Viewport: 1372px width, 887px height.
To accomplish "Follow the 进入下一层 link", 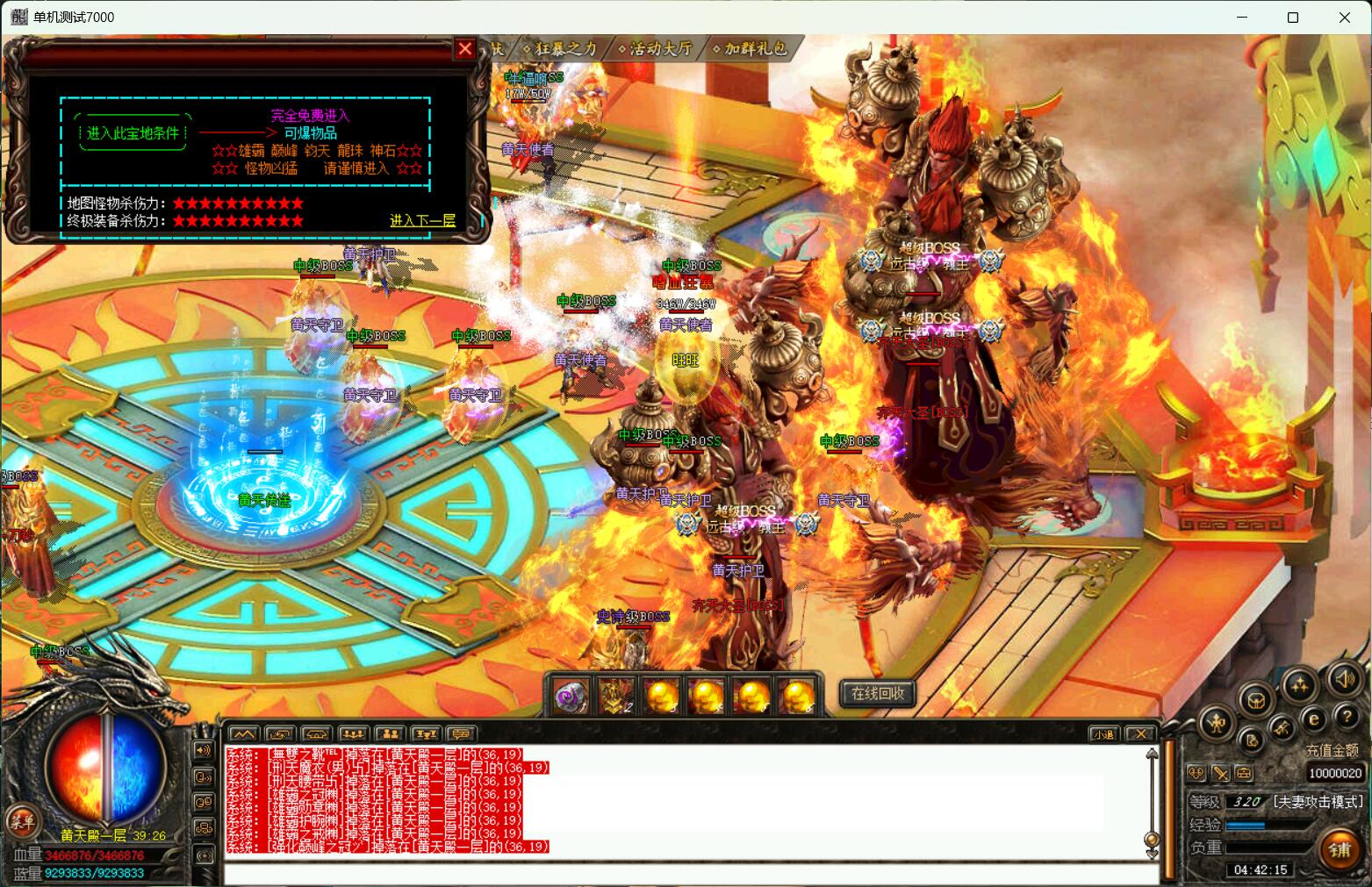I will (x=422, y=221).
